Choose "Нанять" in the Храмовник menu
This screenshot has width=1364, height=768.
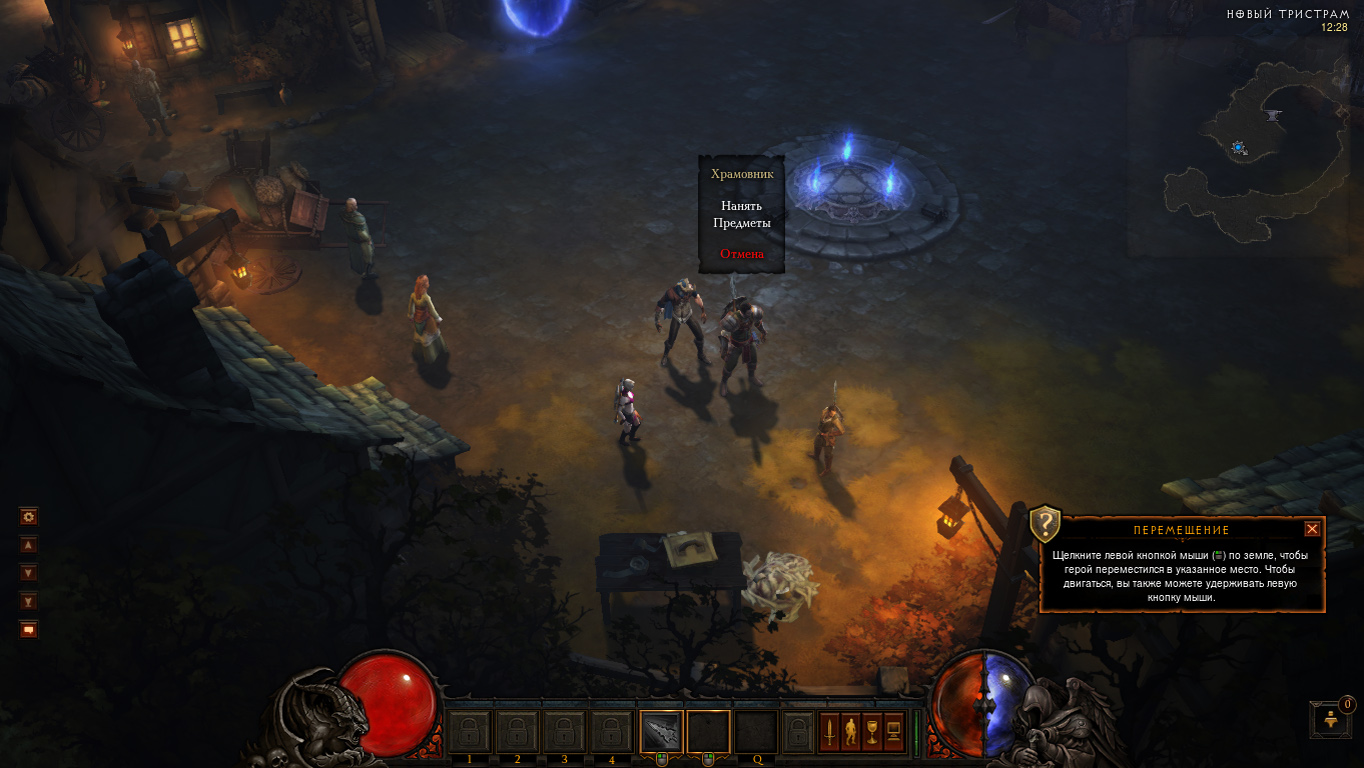(741, 206)
